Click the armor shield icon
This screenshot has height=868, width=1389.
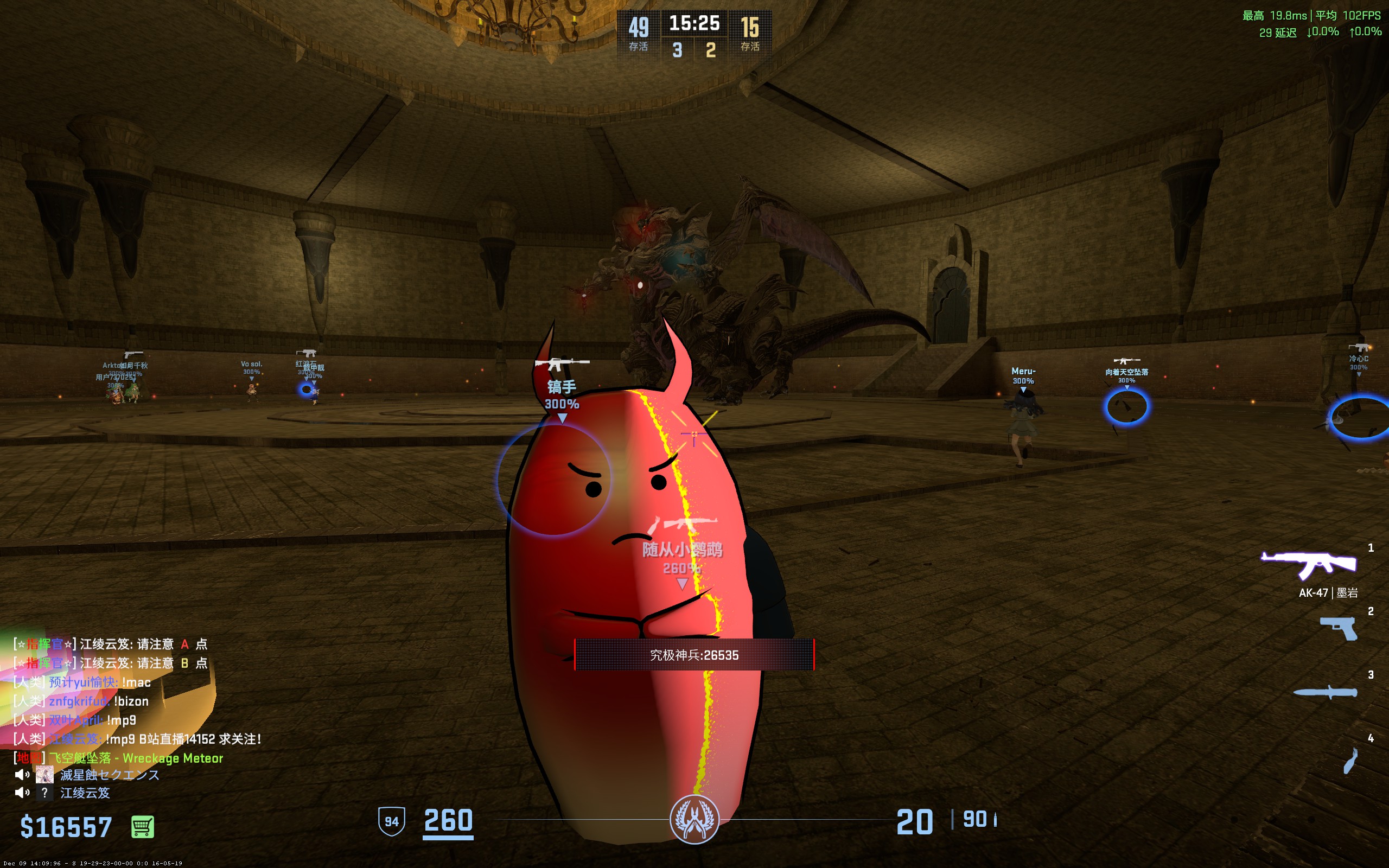(391, 821)
